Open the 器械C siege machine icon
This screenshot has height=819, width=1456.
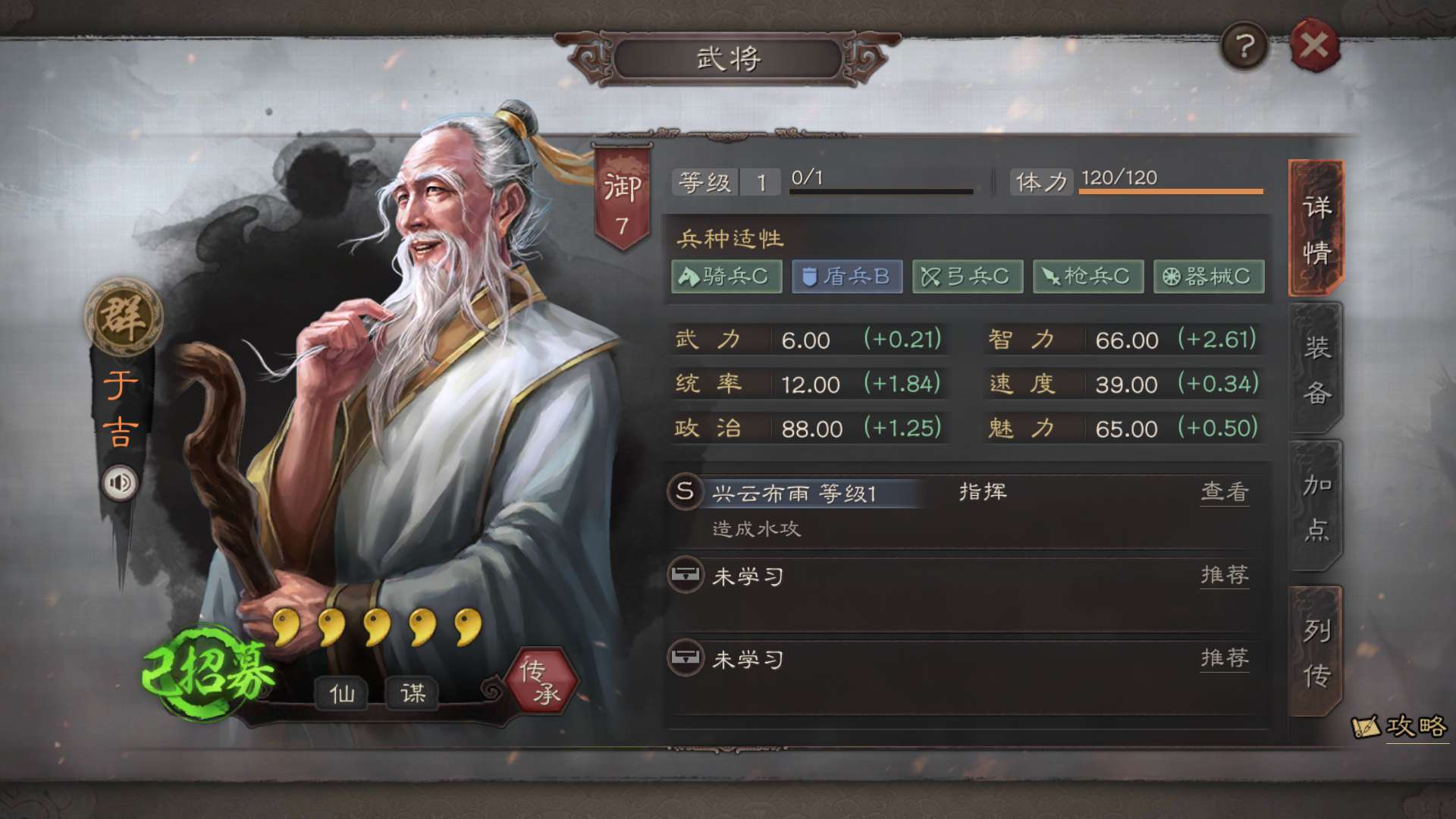tap(1208, 276)
